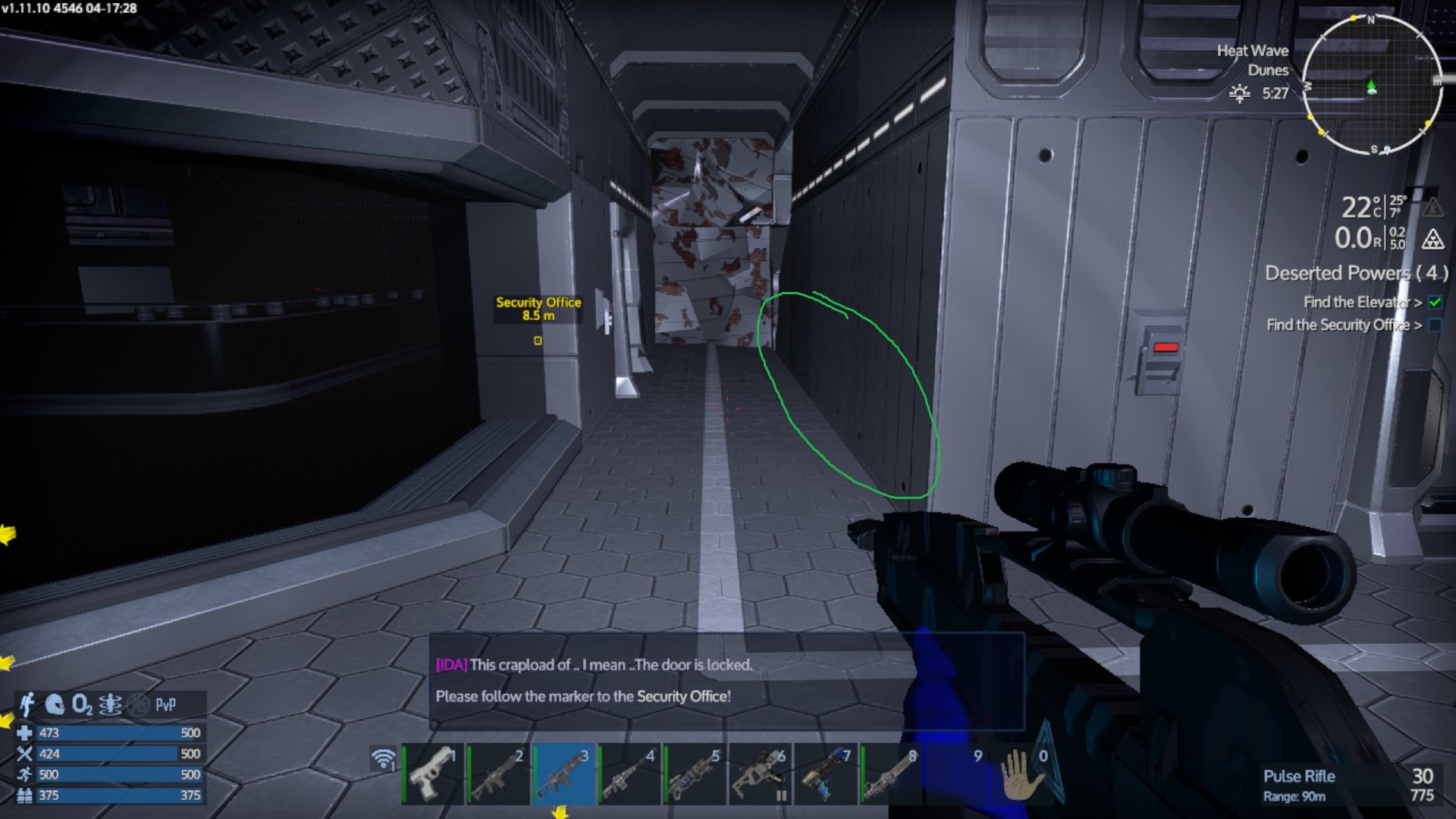Click the Deserted Powers mission title
1456x819 pixels.
click(x=1356, y=273)
